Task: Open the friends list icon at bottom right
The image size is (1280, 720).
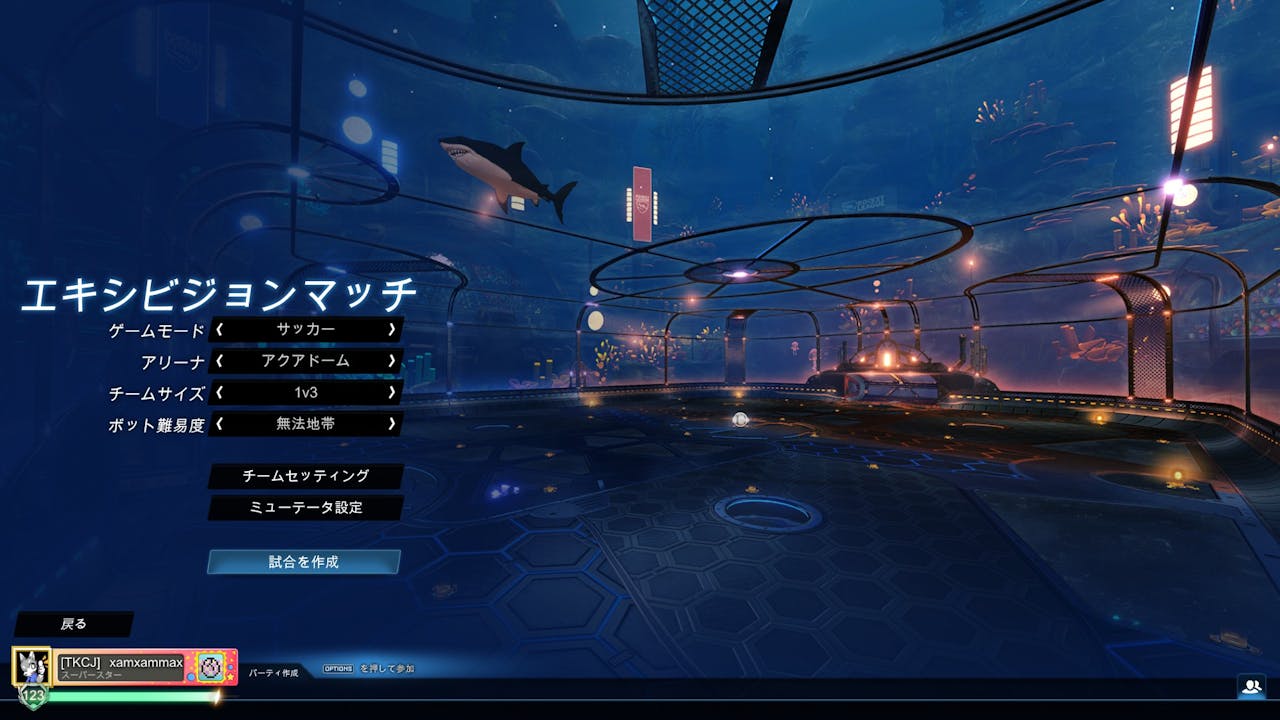Action: [x=1252, y=684]
